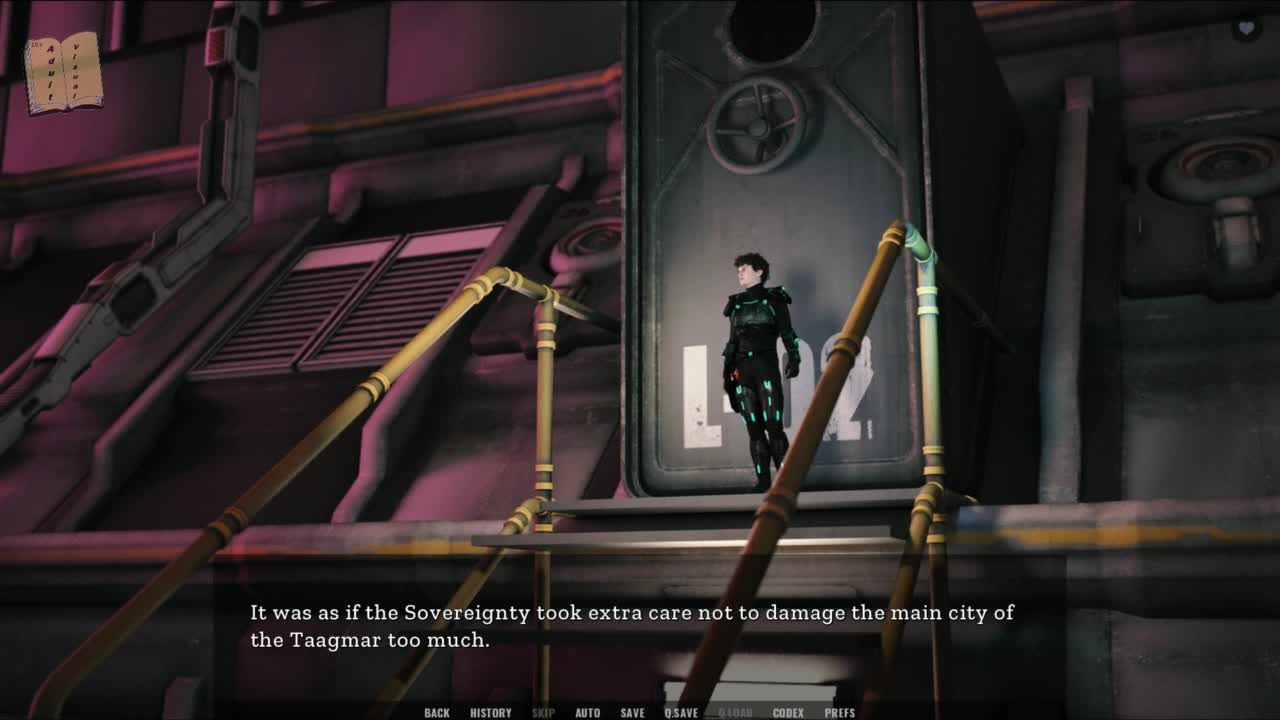Open the dialogue HISTORY log
1280x720 pixels.
[490, 713]
